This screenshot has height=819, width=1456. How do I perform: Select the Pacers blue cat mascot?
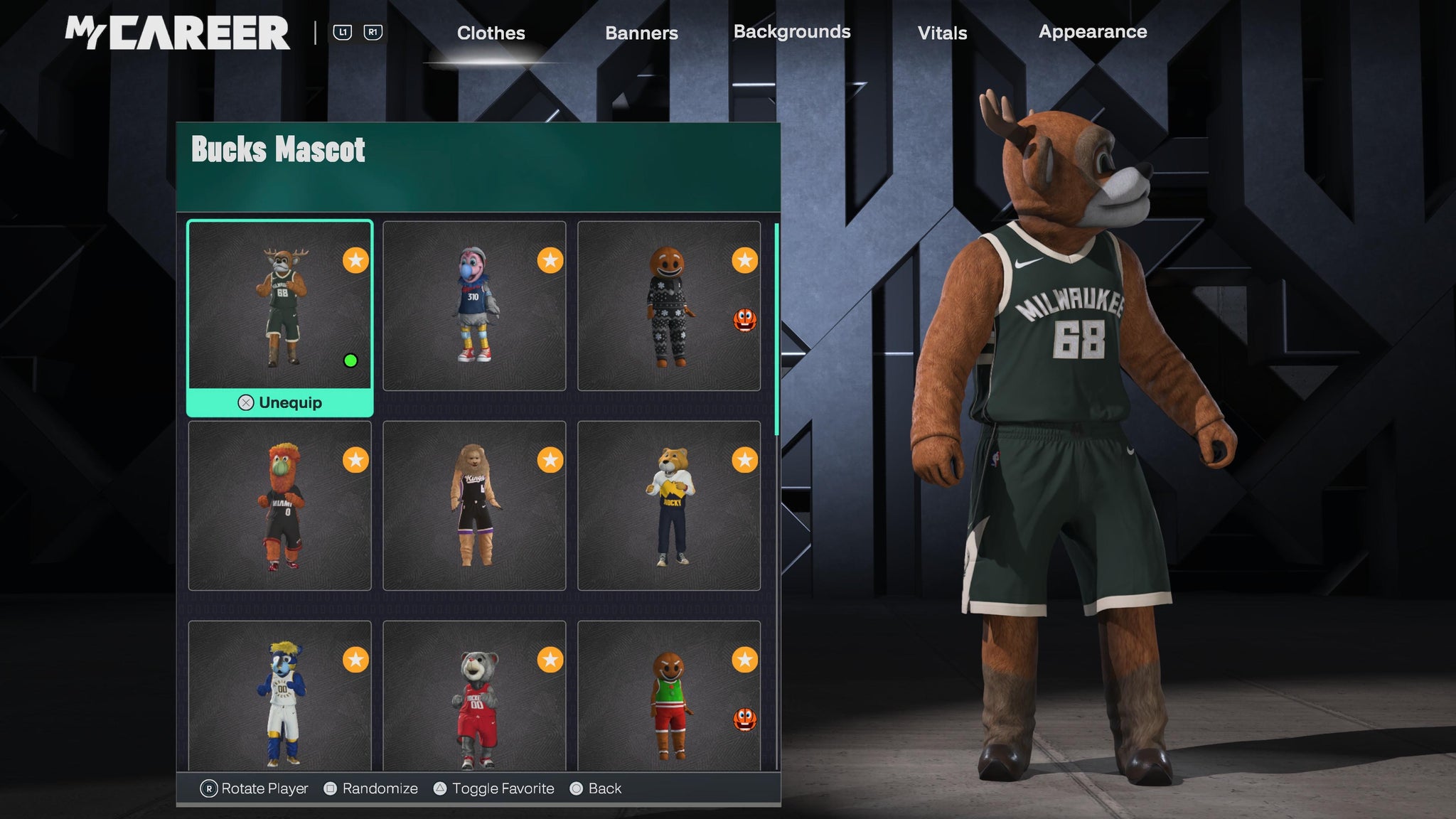click(280, 697)
